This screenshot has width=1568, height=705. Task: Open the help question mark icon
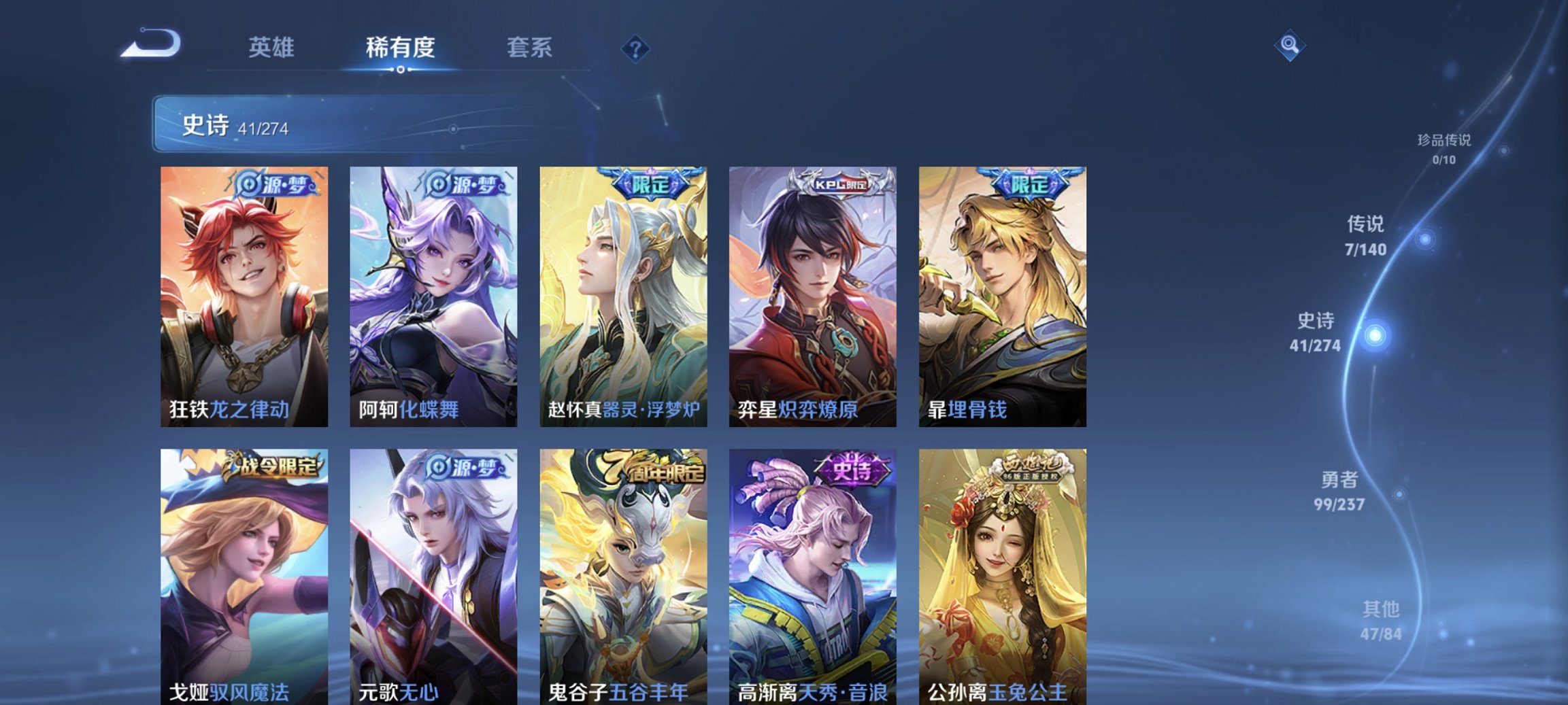(x=635, y=48)
